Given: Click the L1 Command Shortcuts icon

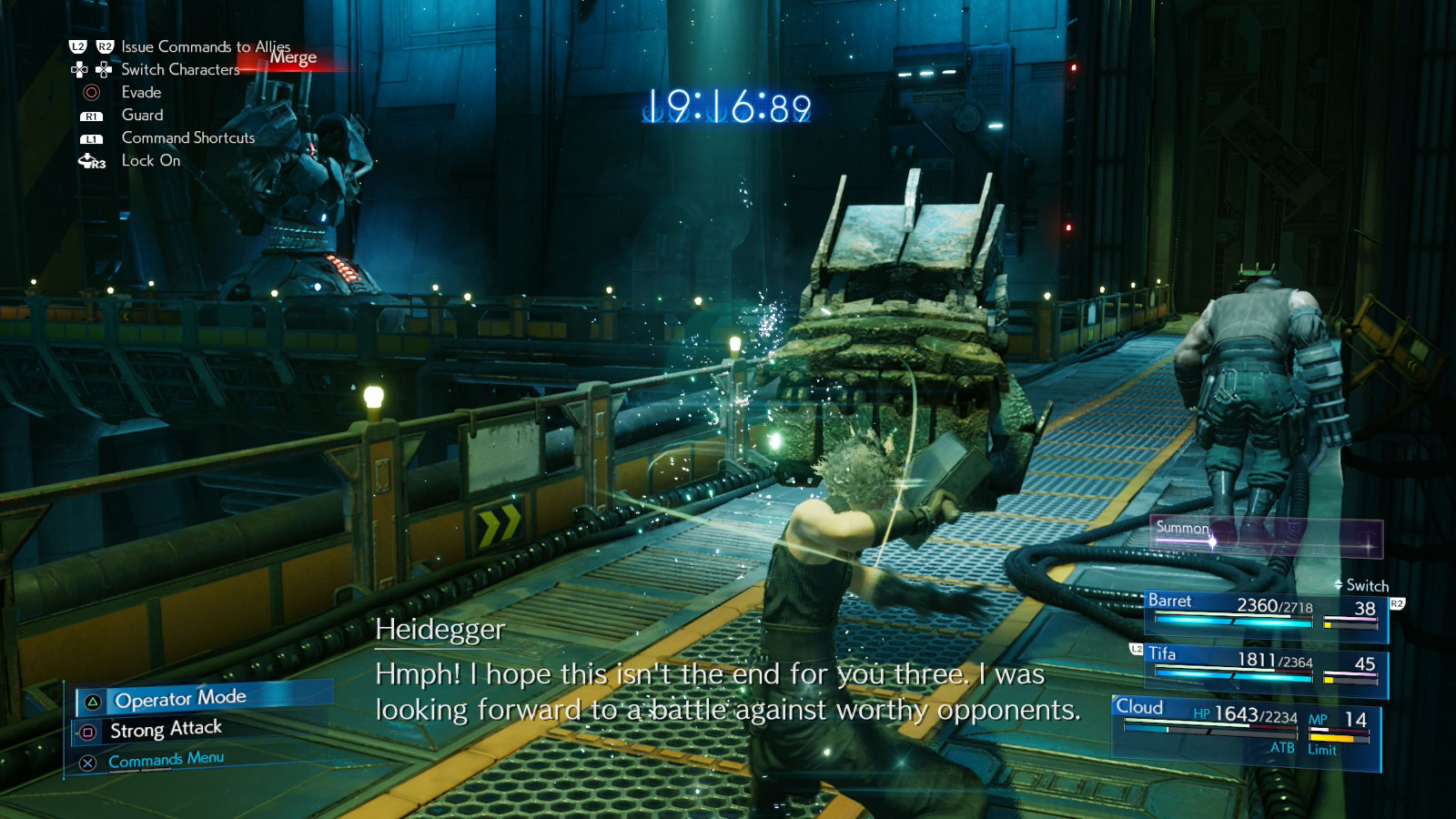Looking at the screenshot, I should [x=90, y=137].
